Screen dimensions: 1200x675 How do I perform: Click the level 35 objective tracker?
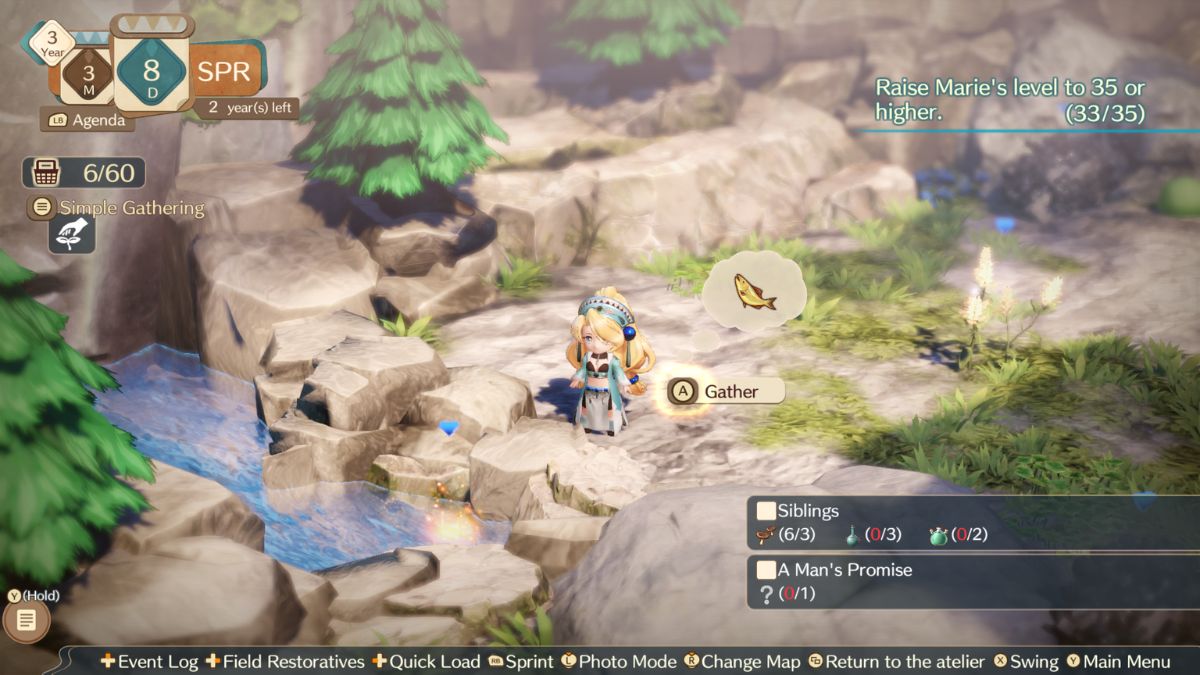click(1009, 101)
